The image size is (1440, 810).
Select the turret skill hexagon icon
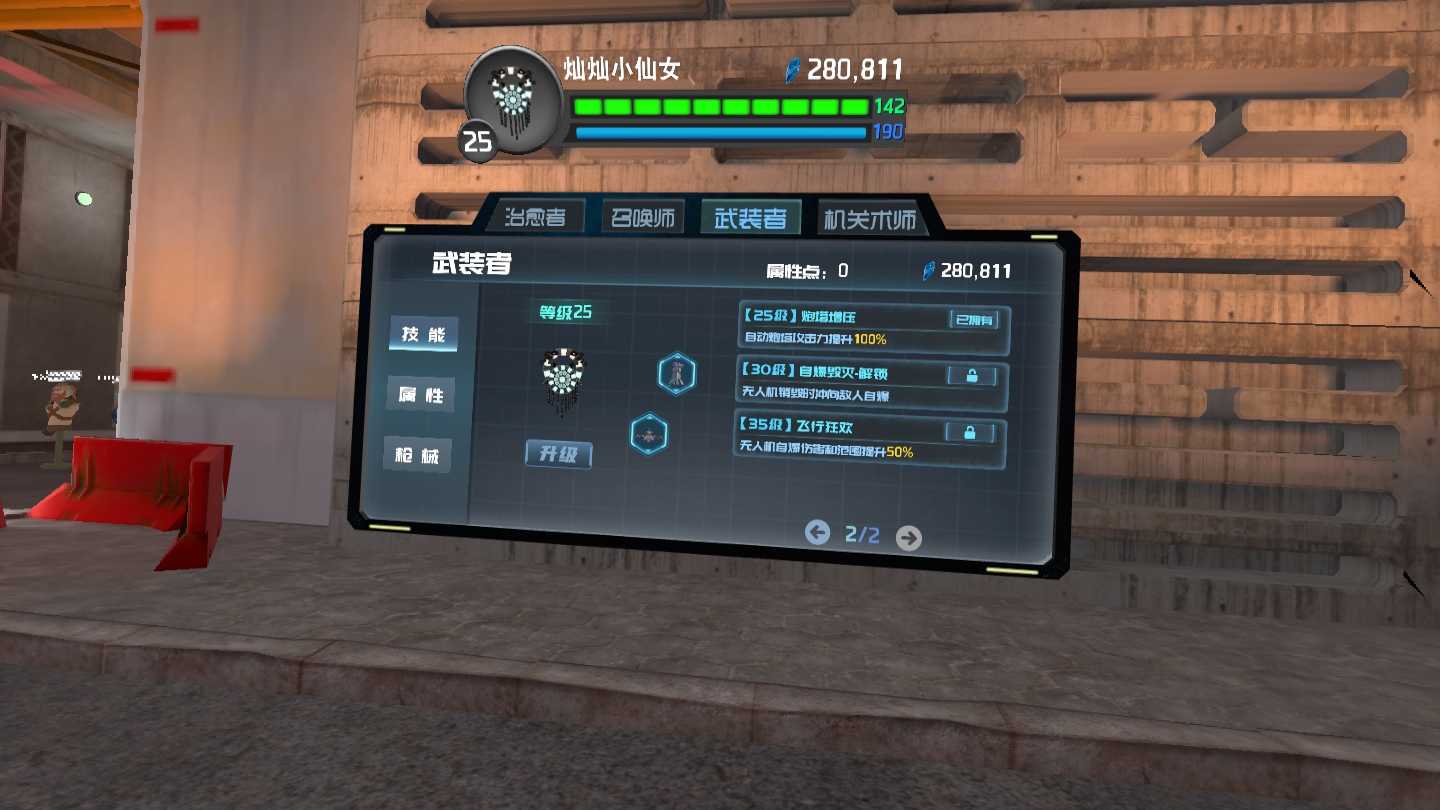click(677, 373)
